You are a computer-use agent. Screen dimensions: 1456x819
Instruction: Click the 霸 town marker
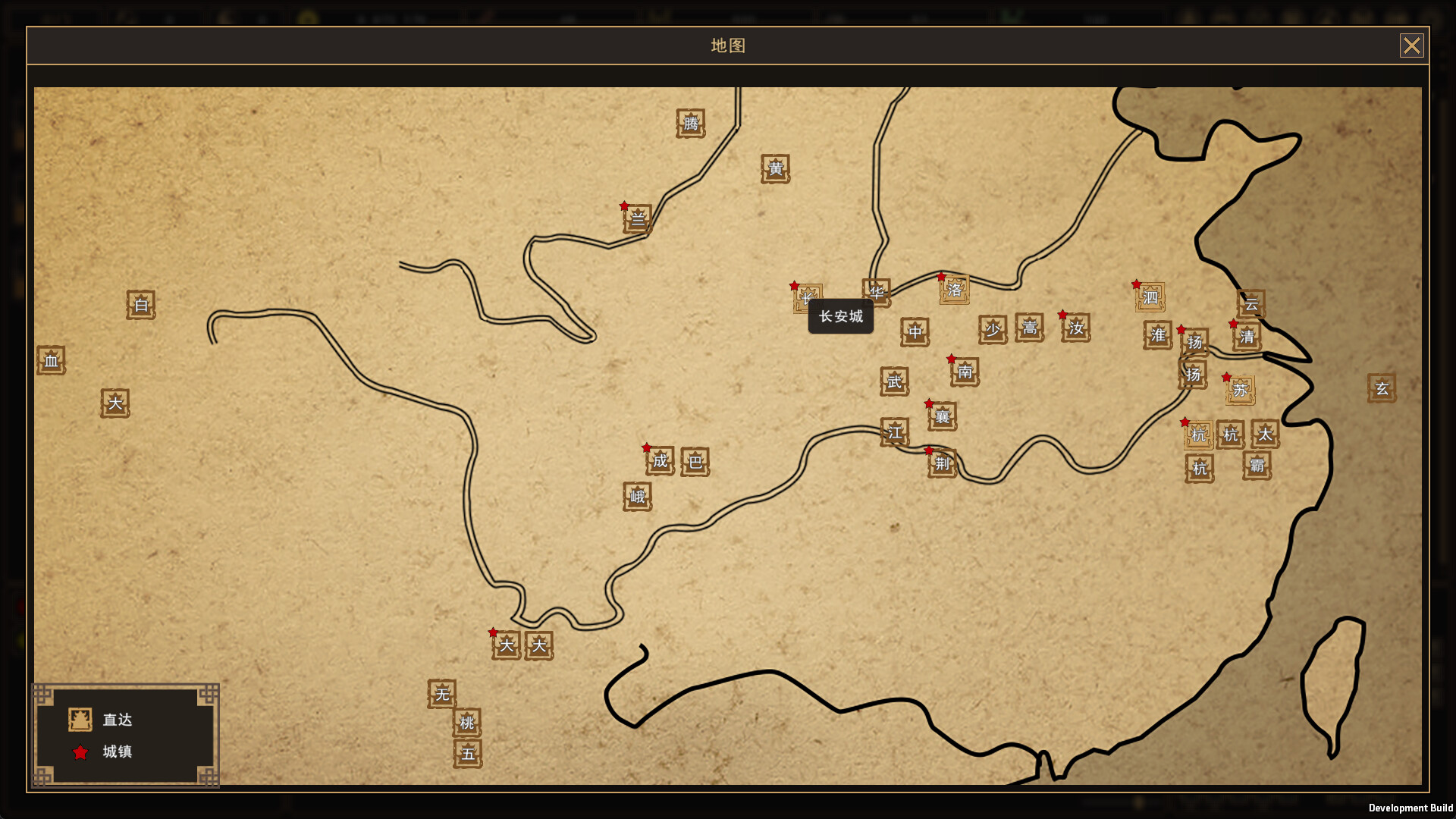coord(1256,467)
